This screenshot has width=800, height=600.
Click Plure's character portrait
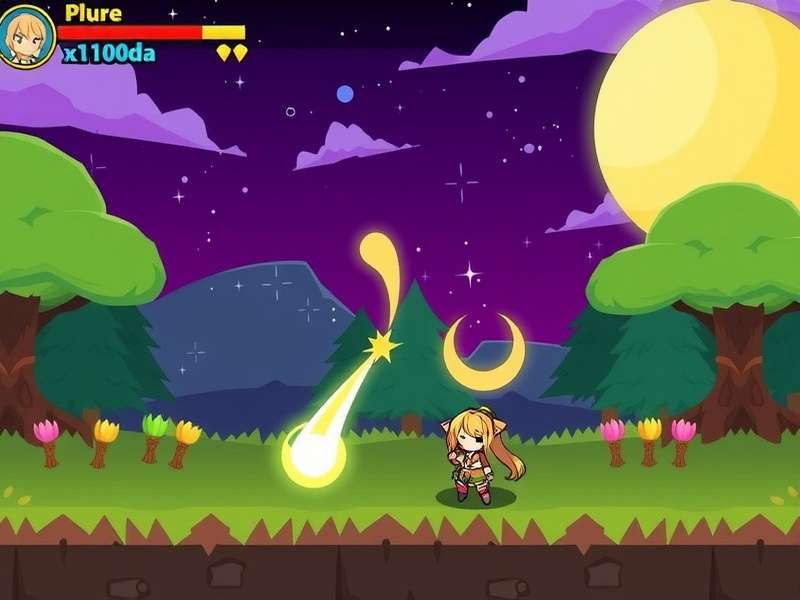point(26,36)
